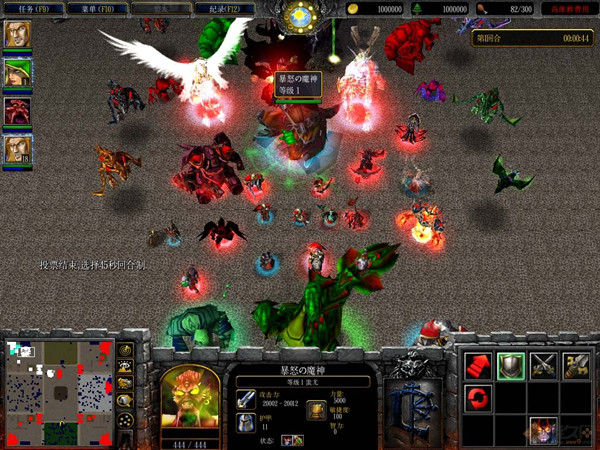
Task: Activate the red Move arrow command
Action: point(478,365)
